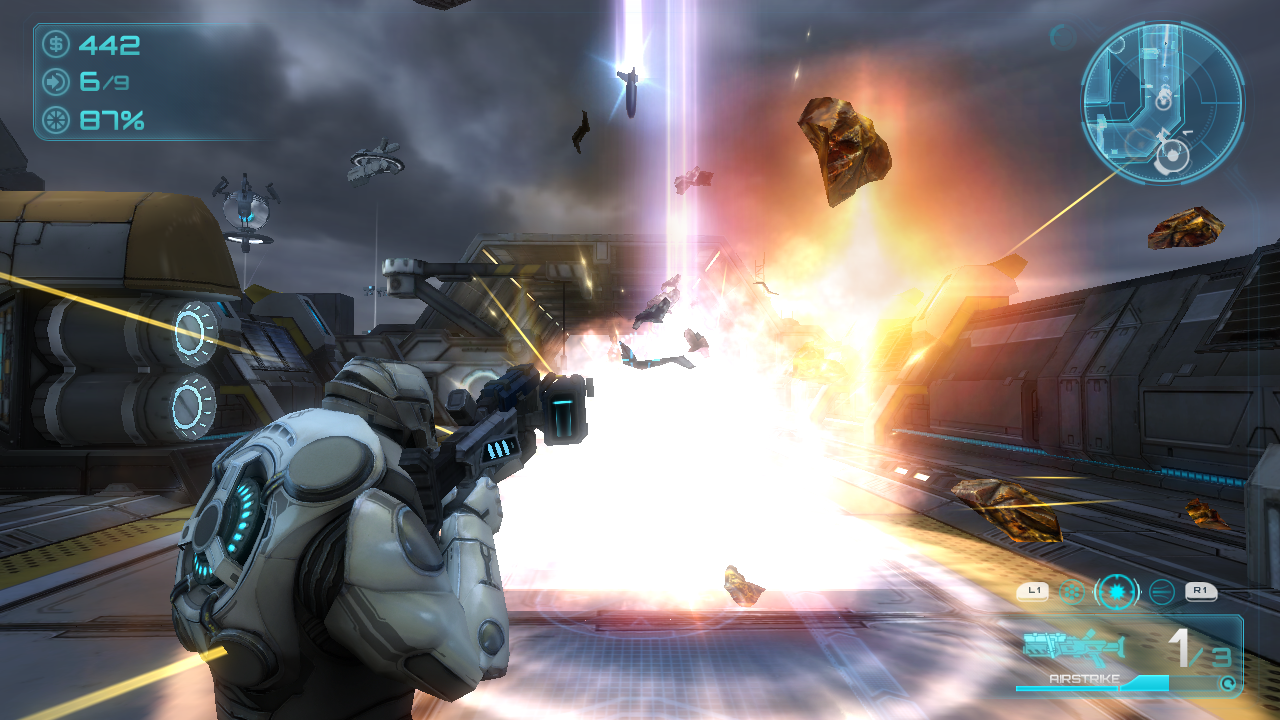This screenshot has height=720, width=1280.
Task: Select the dollar currency icon in top-left HUD
Action: point(56,45)
